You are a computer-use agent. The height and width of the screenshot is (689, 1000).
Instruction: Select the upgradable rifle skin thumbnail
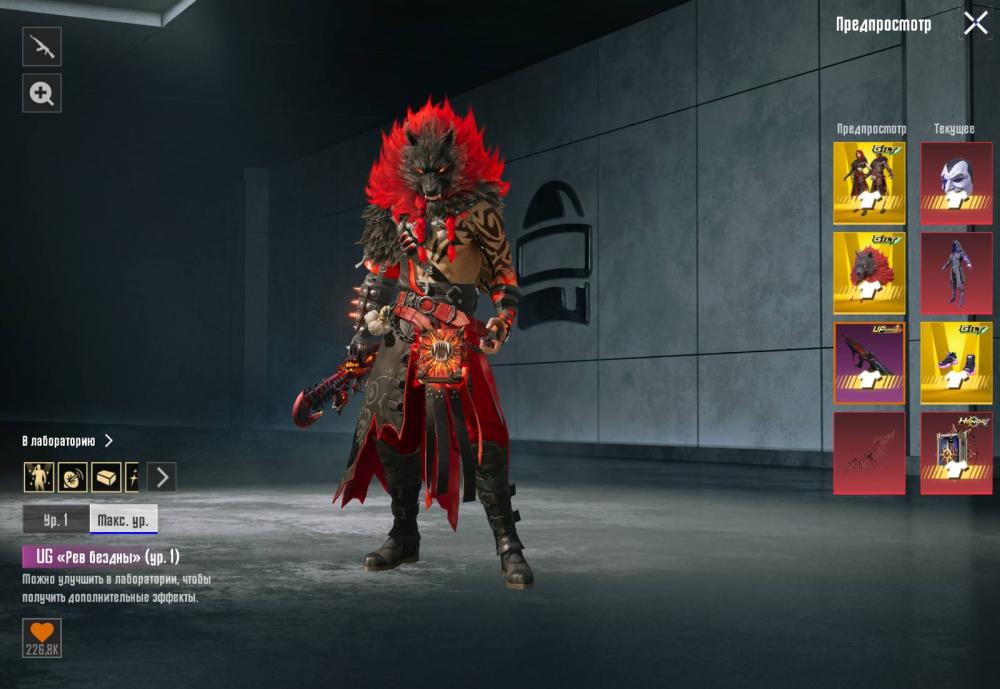869,363
